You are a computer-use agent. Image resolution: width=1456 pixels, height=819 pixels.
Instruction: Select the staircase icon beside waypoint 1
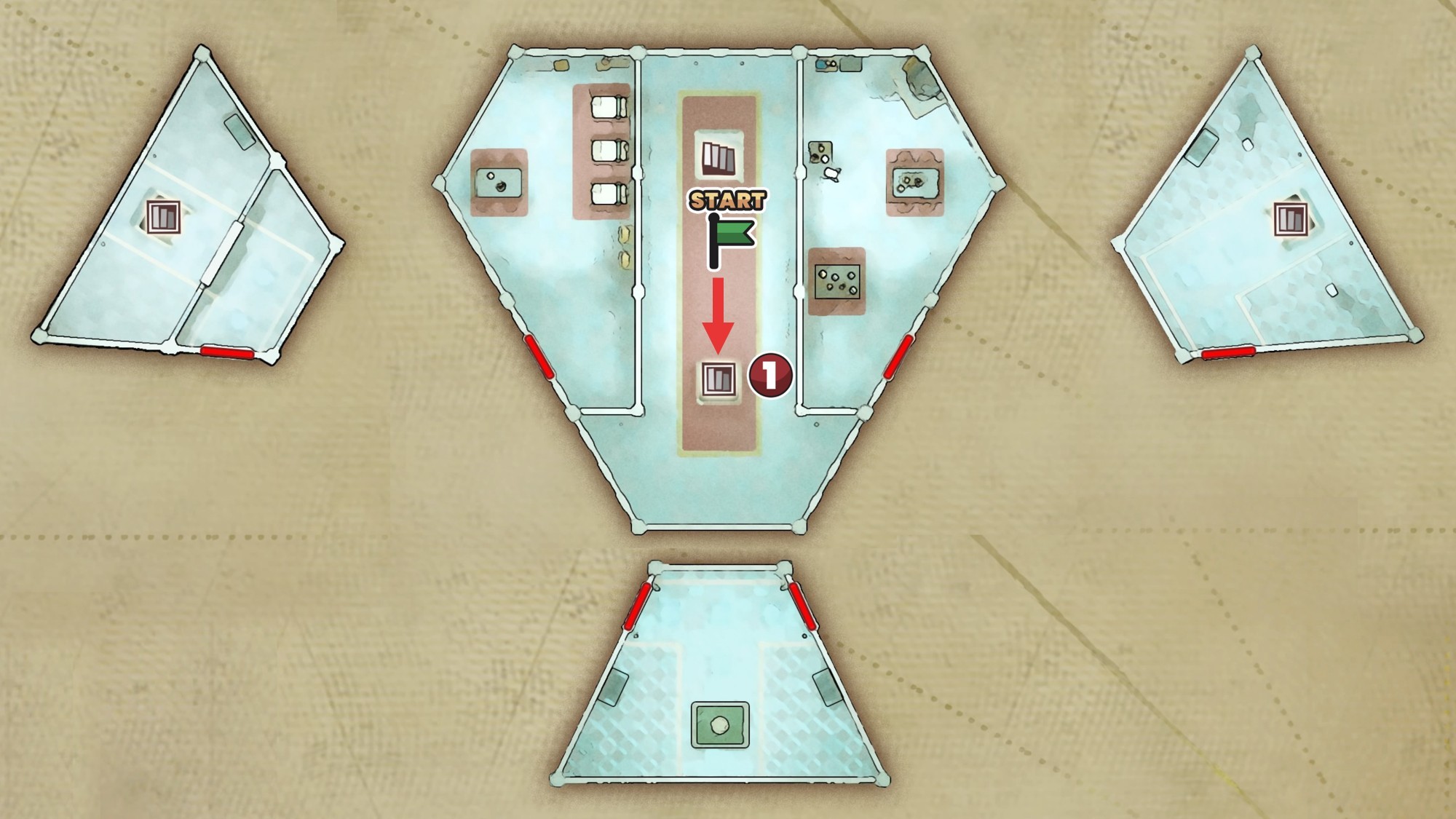point(718,379)
